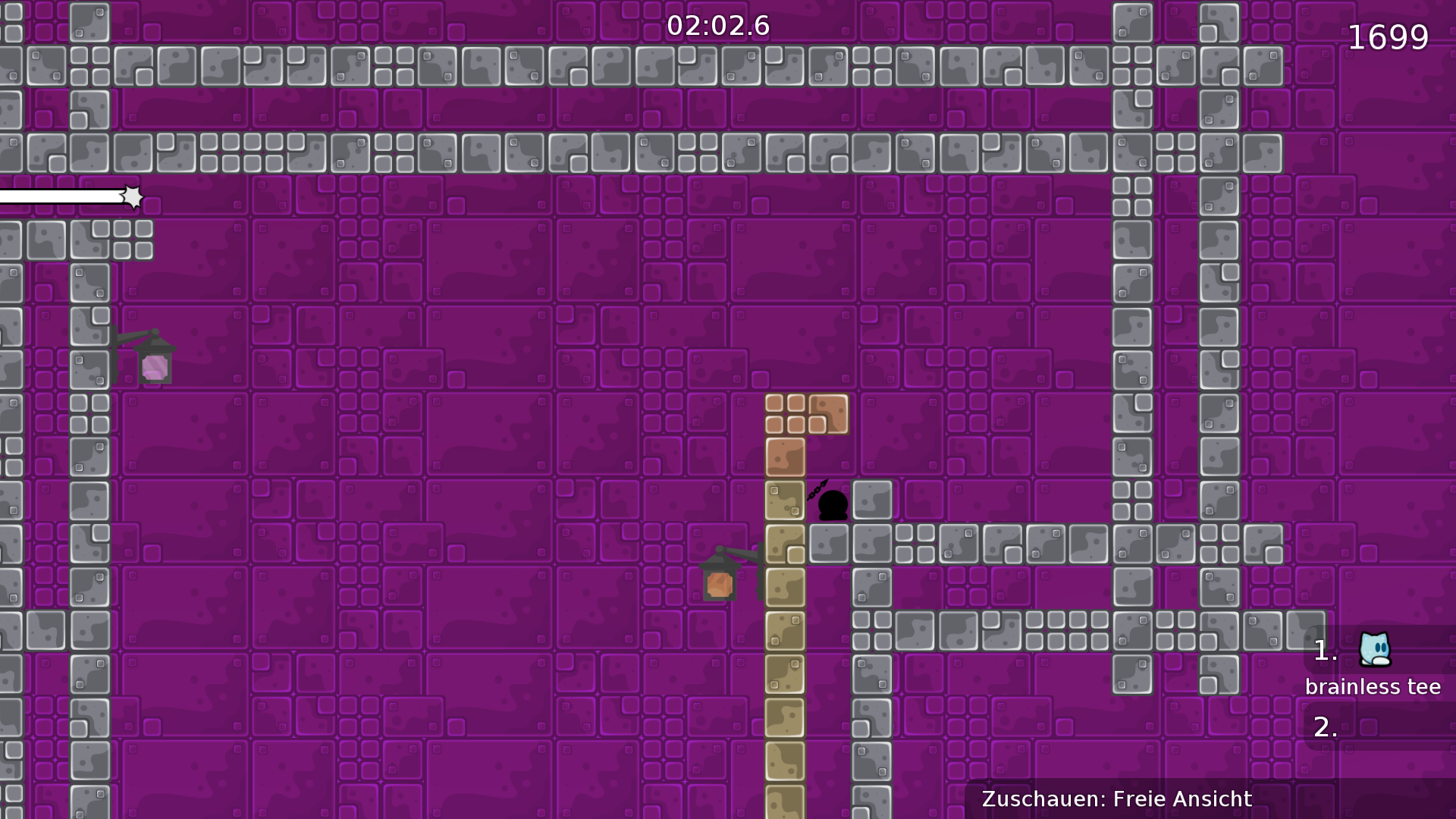Click the orange unhookable block cluster
Viewport: 1456px width, 819px height.
(806, 417)
